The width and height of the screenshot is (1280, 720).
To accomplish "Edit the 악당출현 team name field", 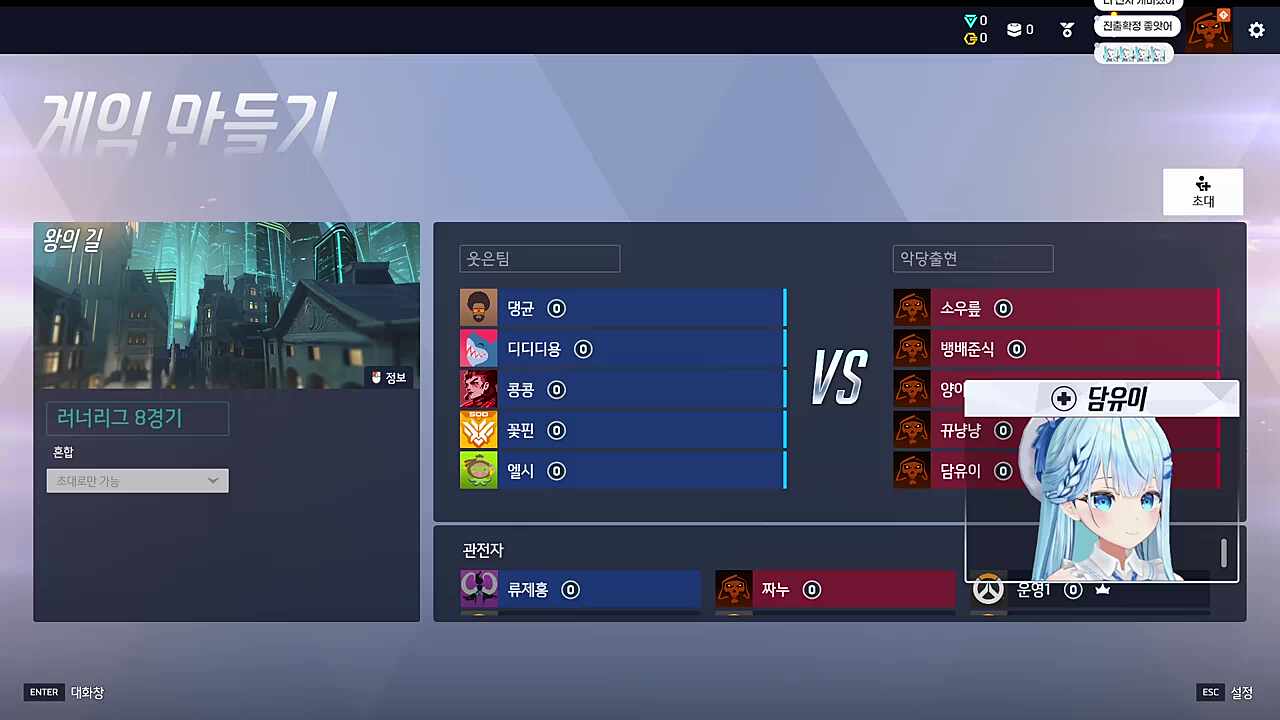I will [x=972, y=258].
